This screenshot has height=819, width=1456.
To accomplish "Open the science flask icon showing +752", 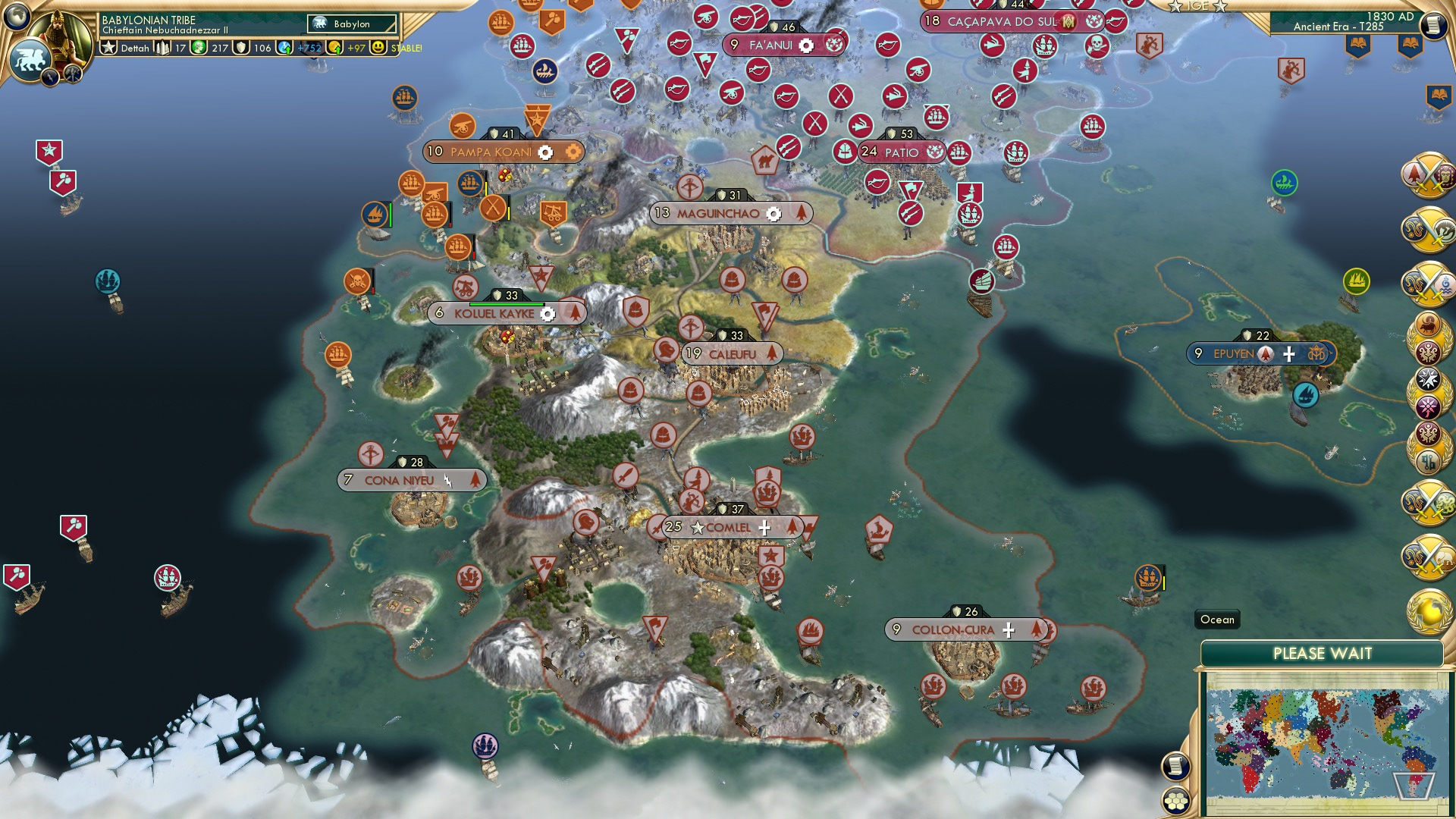I will [284, 47].
